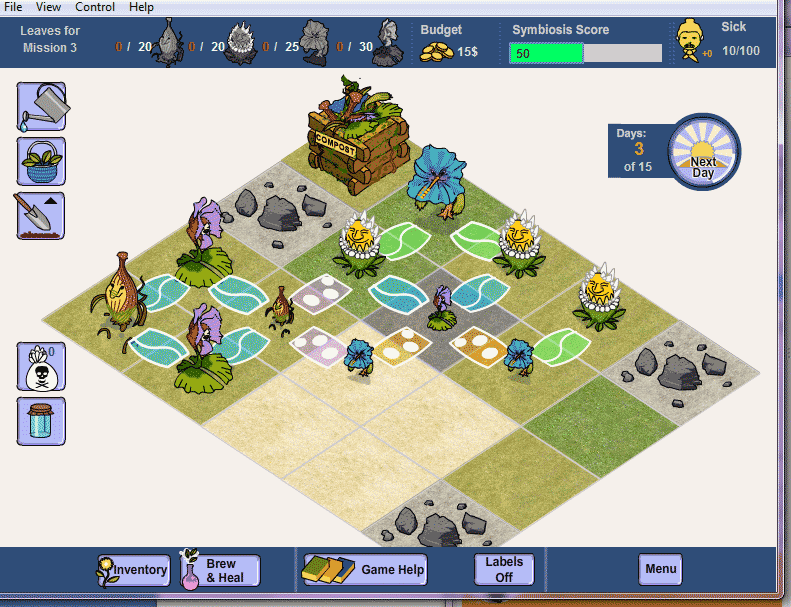The width and height of the screenshot is (791, 607).
Task: Open the Inventory
Action: pos(132,570)
